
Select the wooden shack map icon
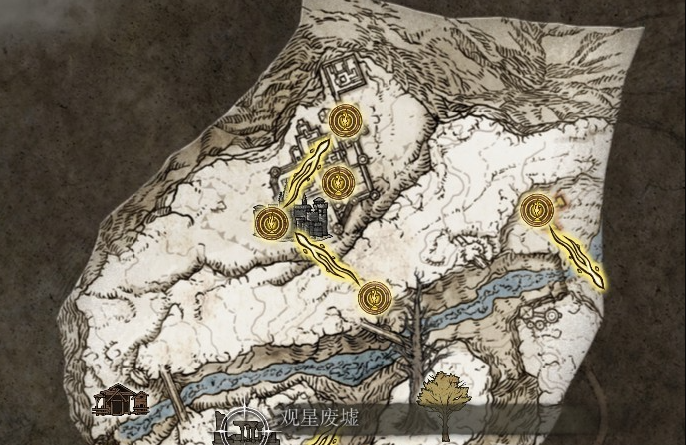(x=120, y=400)
